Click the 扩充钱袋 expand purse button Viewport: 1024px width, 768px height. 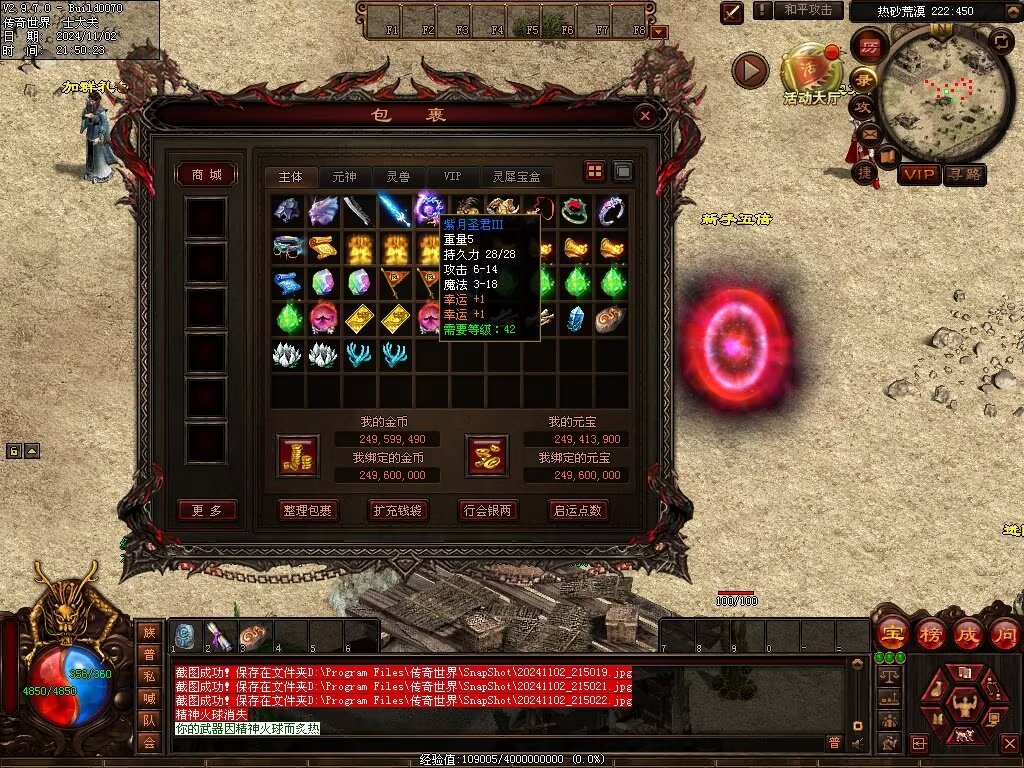click(398, 510)
